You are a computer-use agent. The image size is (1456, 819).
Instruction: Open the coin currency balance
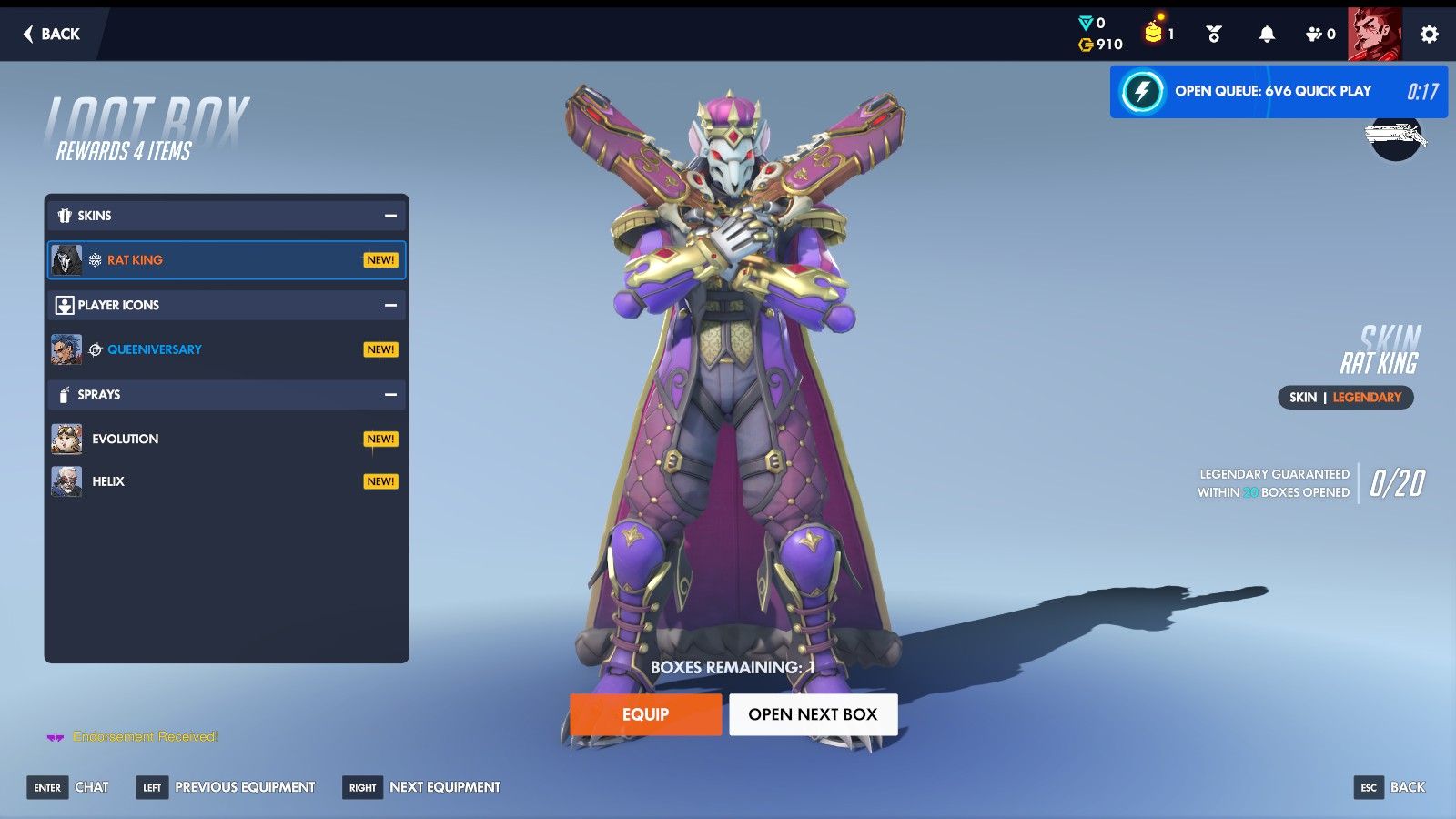[1101, 45]
